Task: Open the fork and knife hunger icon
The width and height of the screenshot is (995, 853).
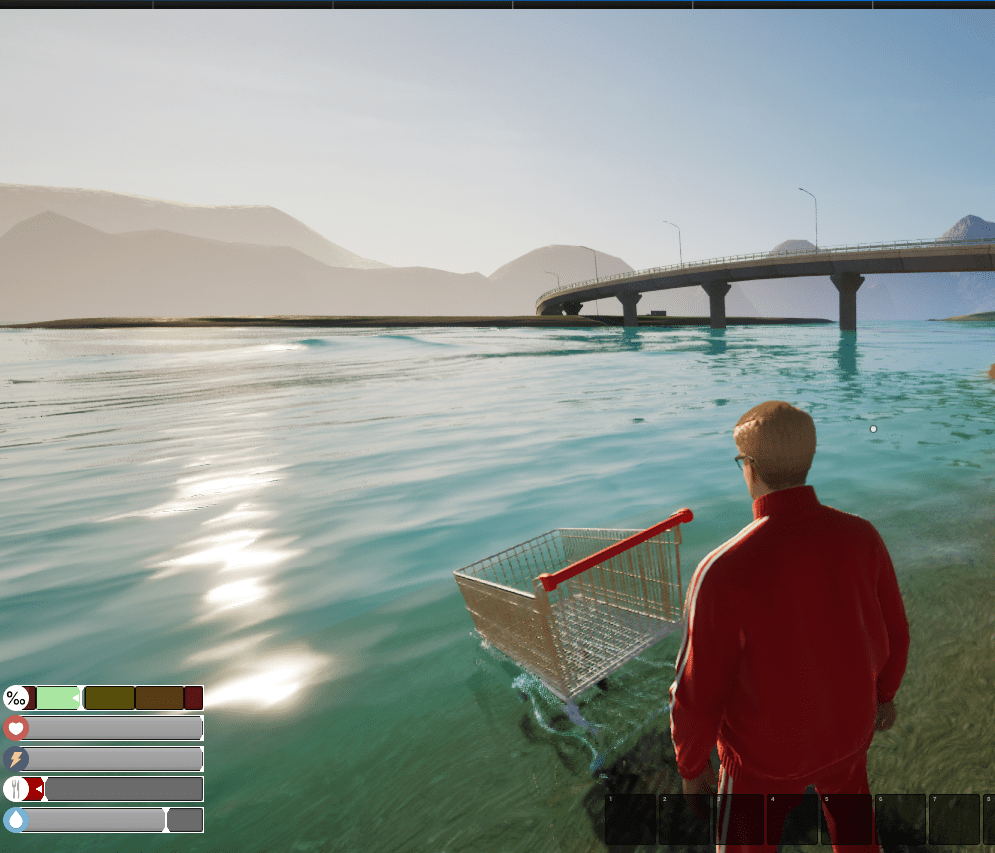Action: pos(16,789)
